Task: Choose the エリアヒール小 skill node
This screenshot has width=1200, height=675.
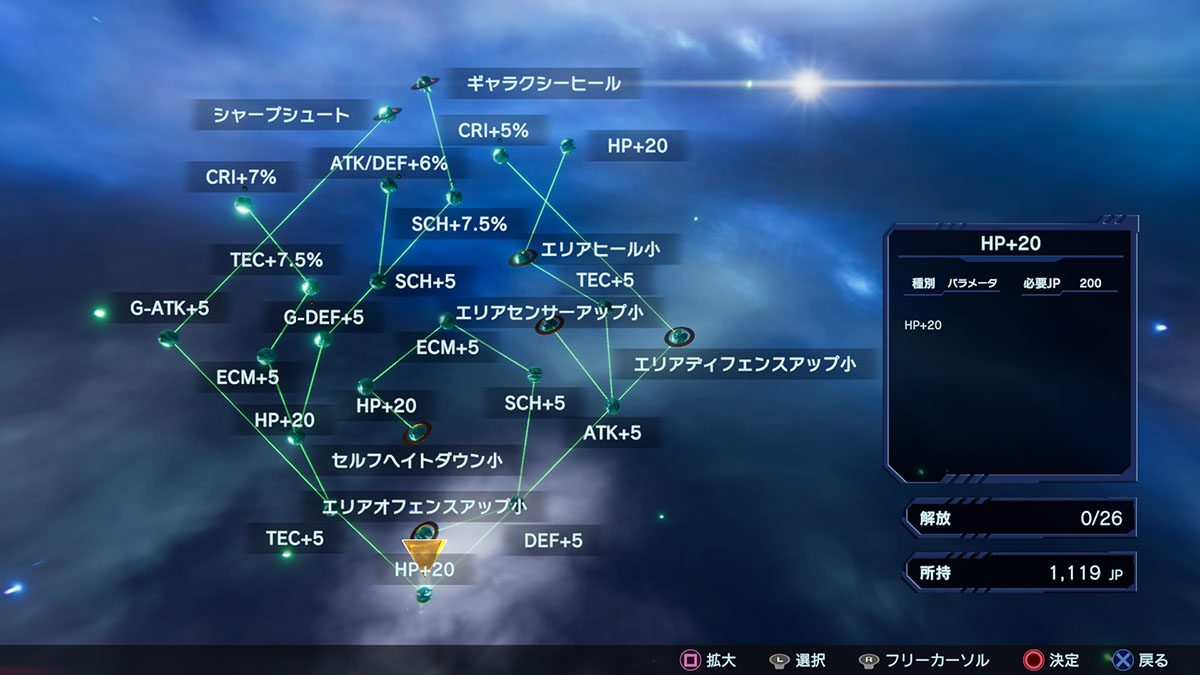Action: 521,258
